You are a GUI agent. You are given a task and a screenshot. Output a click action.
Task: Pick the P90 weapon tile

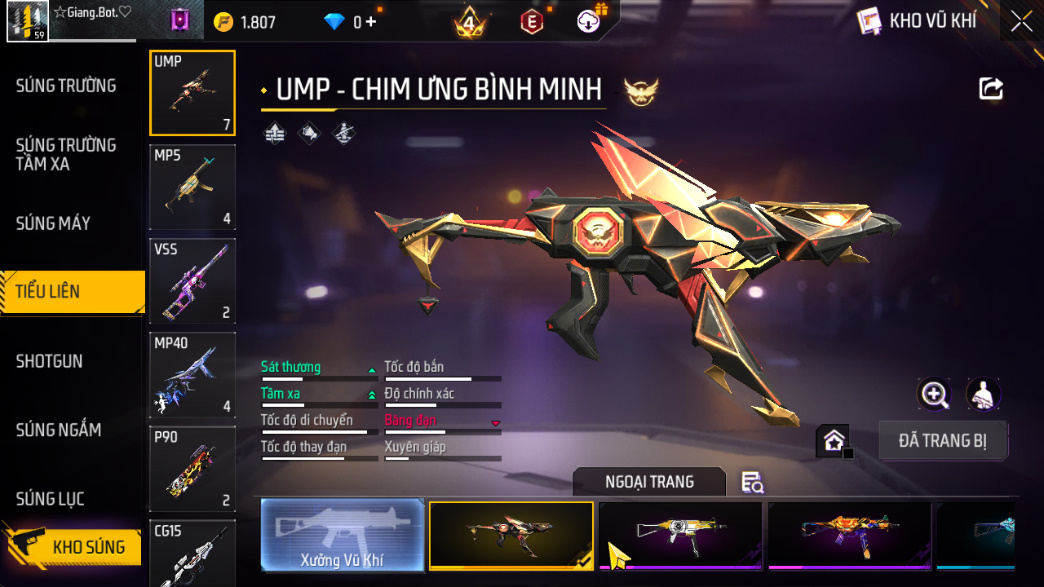(x=193, y=469)
